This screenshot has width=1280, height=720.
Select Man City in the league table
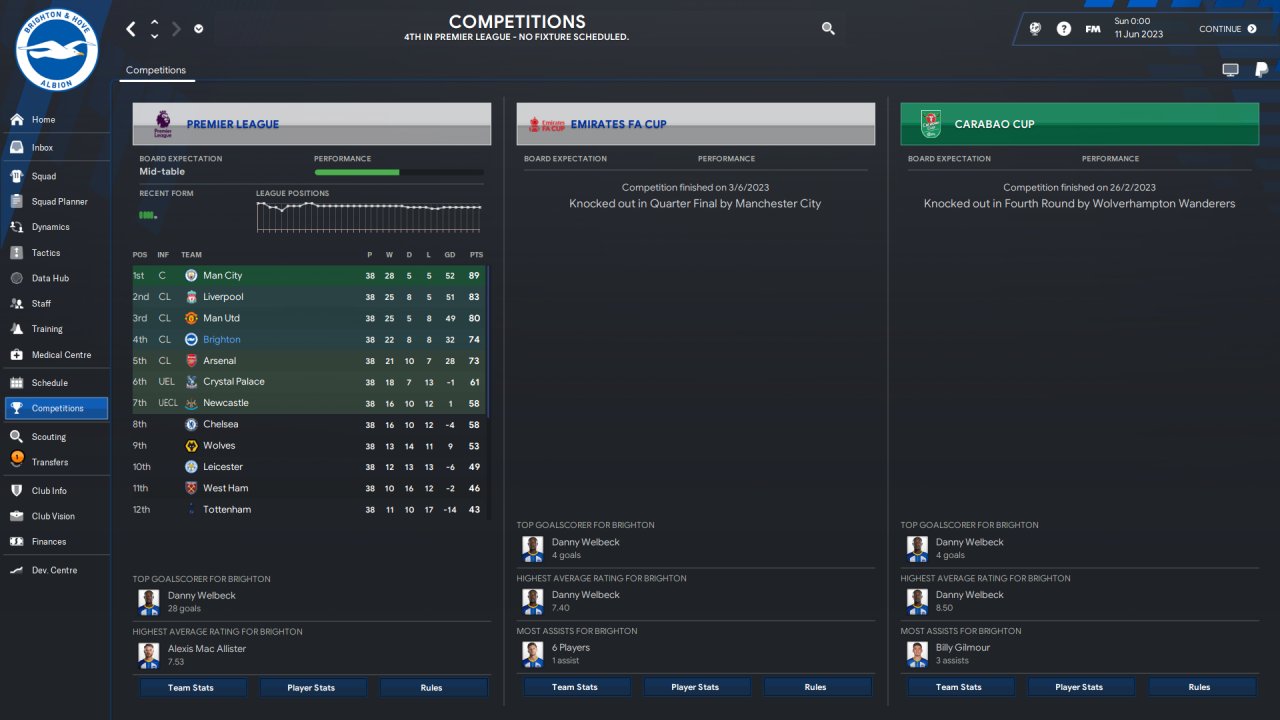[x=222, y=276]
